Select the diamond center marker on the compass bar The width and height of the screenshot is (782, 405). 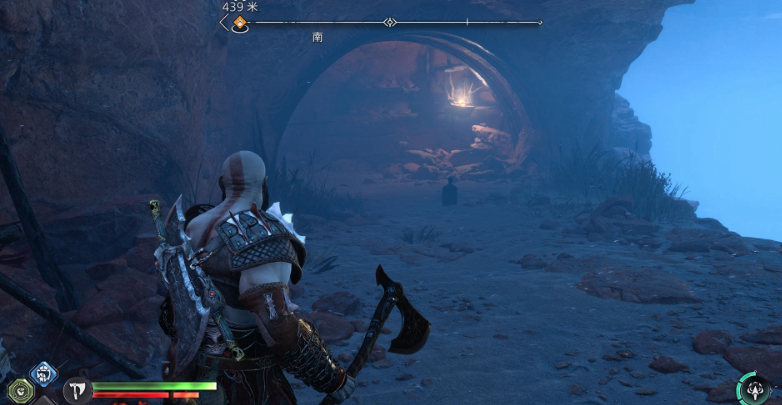390,22
